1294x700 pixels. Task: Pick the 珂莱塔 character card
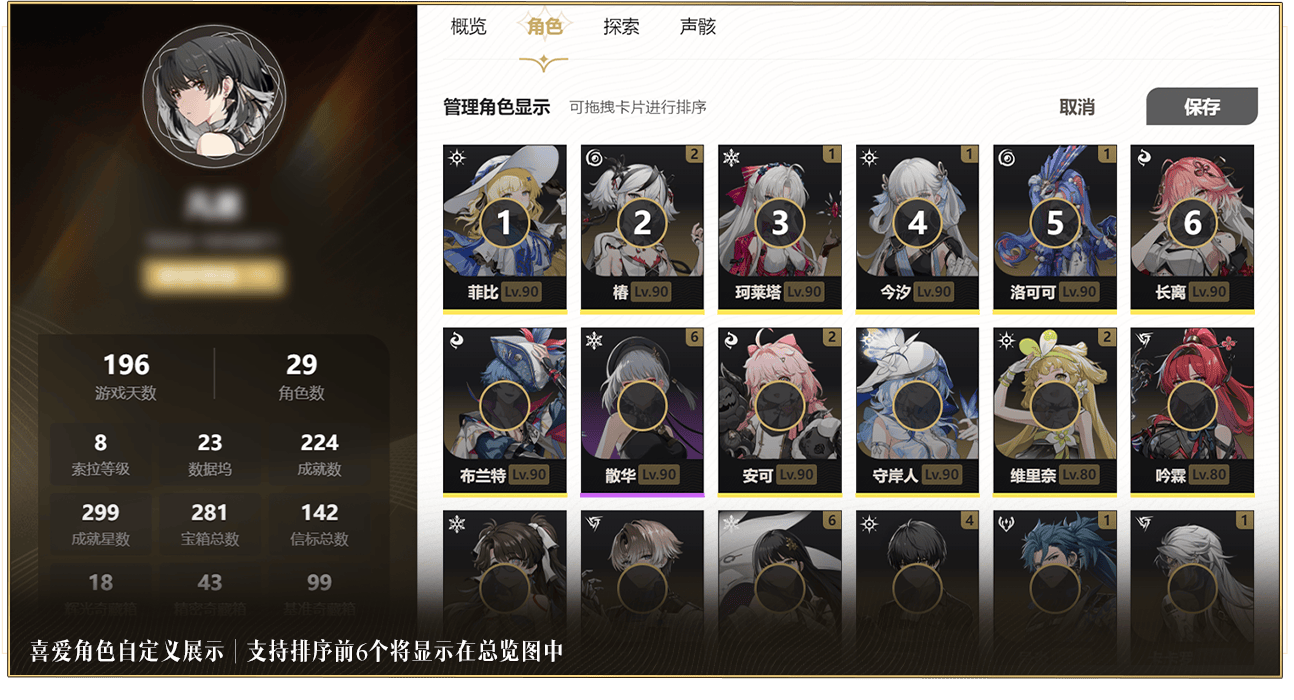click(780, 227)
